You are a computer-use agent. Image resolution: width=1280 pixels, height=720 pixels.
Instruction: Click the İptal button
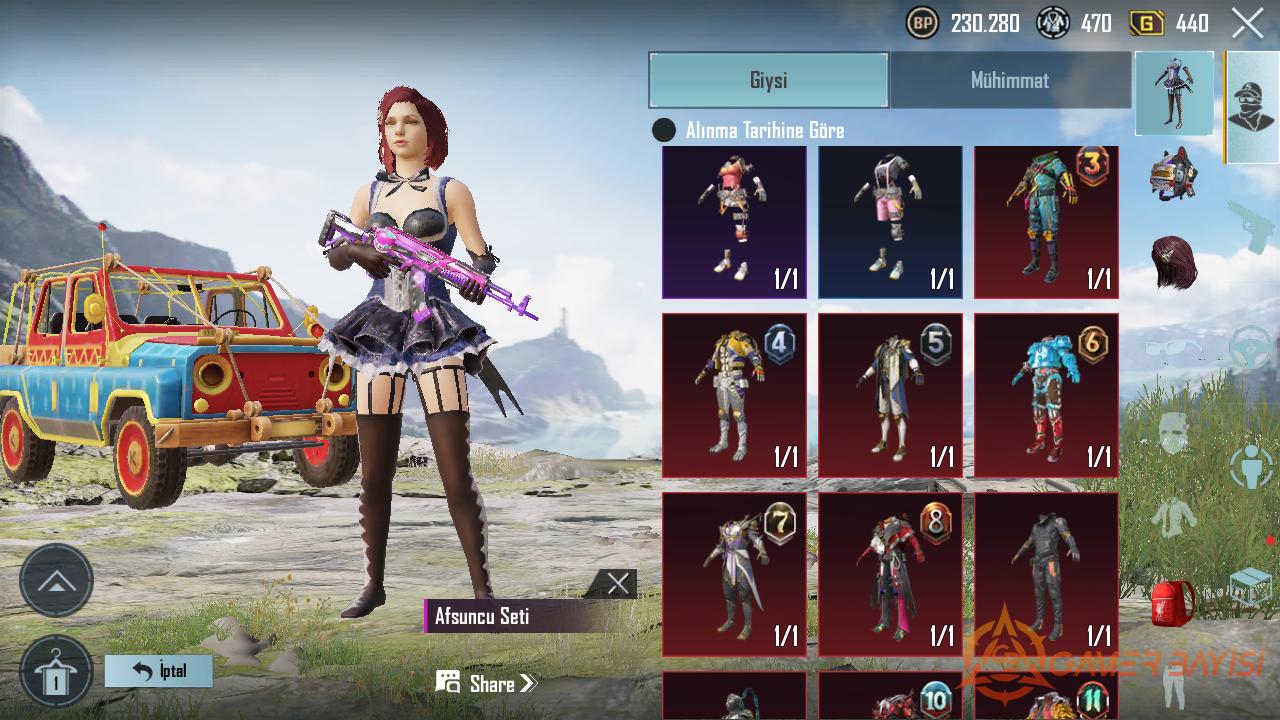pyautogui.click(x=159, y=671)
